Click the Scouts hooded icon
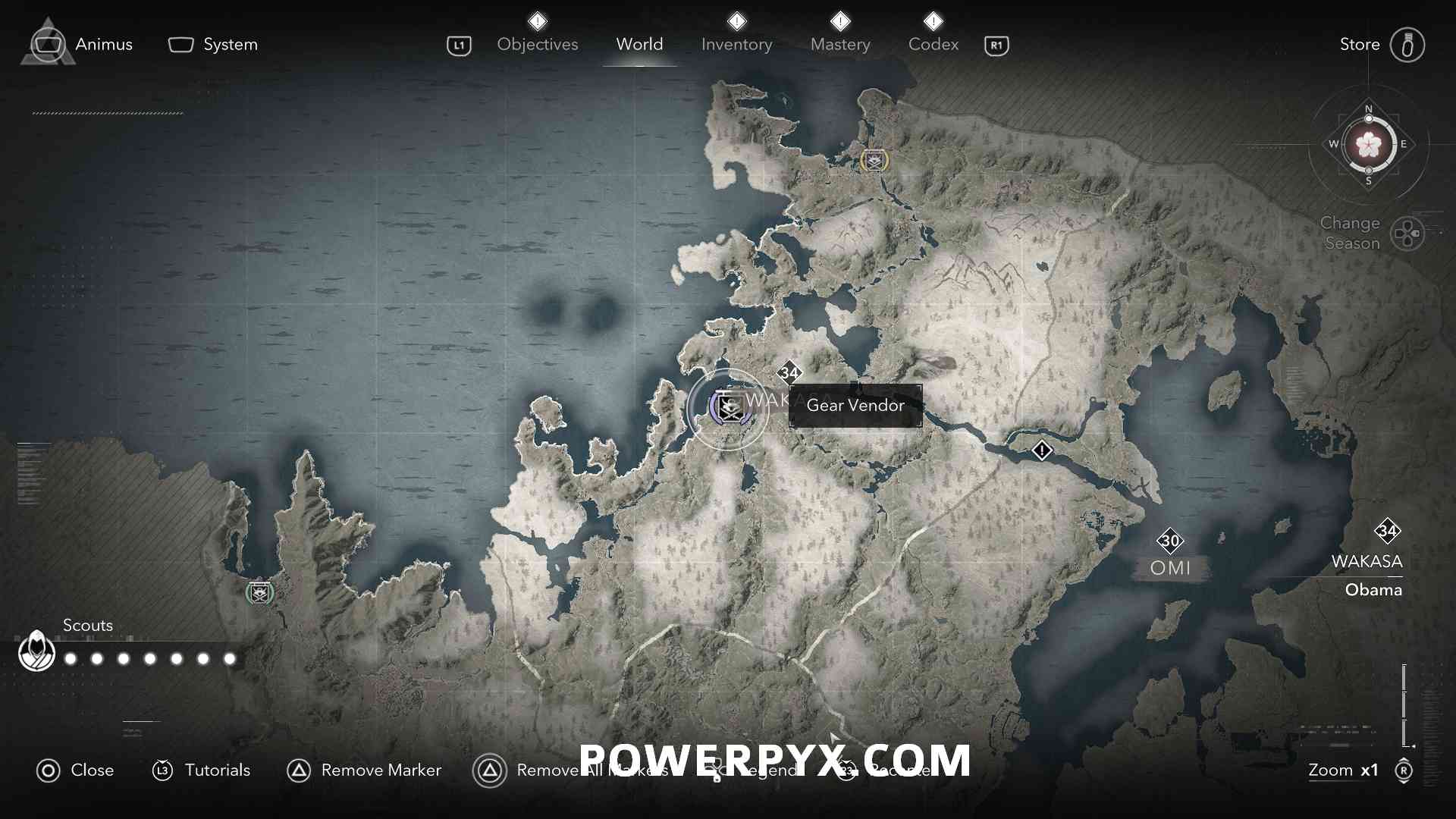This screenshot has height=819, width=1456. [36, 651]
